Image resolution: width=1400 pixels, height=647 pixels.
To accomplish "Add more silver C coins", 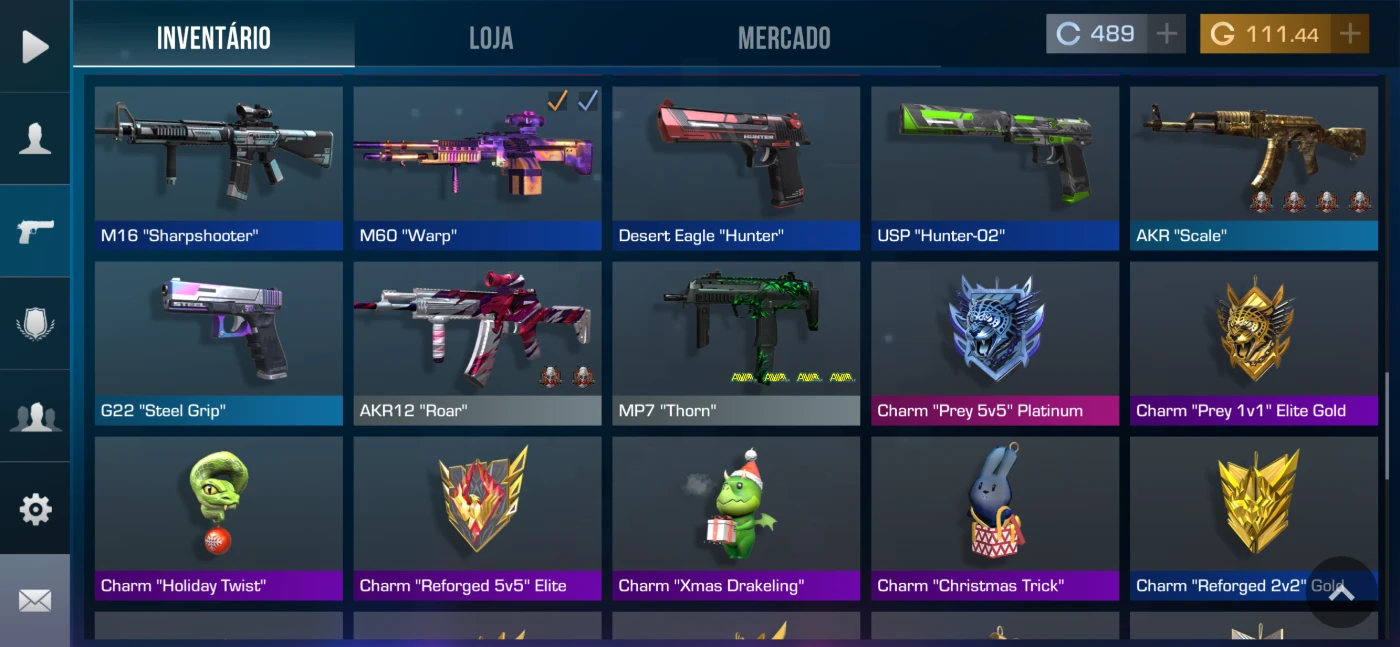I will click(x=1166, y=34).
